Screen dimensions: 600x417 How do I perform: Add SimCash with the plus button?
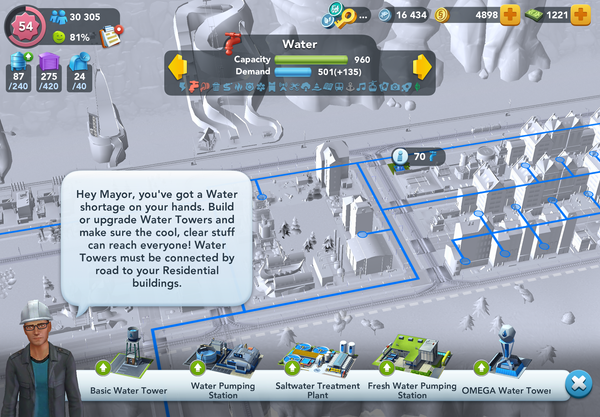(x=581, y=15)
